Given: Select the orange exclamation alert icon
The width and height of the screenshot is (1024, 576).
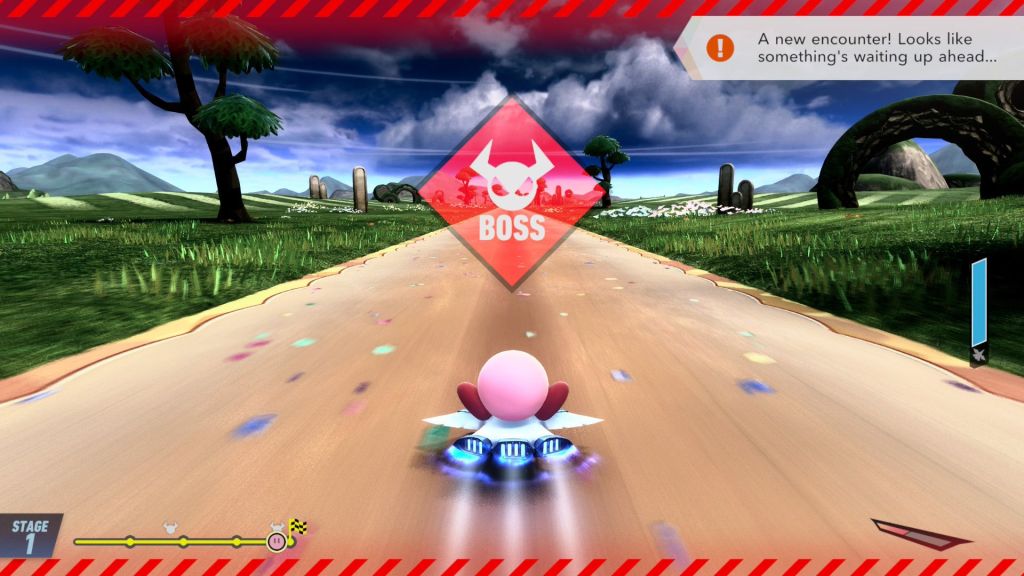Looking at the screenshot, I should (719, 47).
